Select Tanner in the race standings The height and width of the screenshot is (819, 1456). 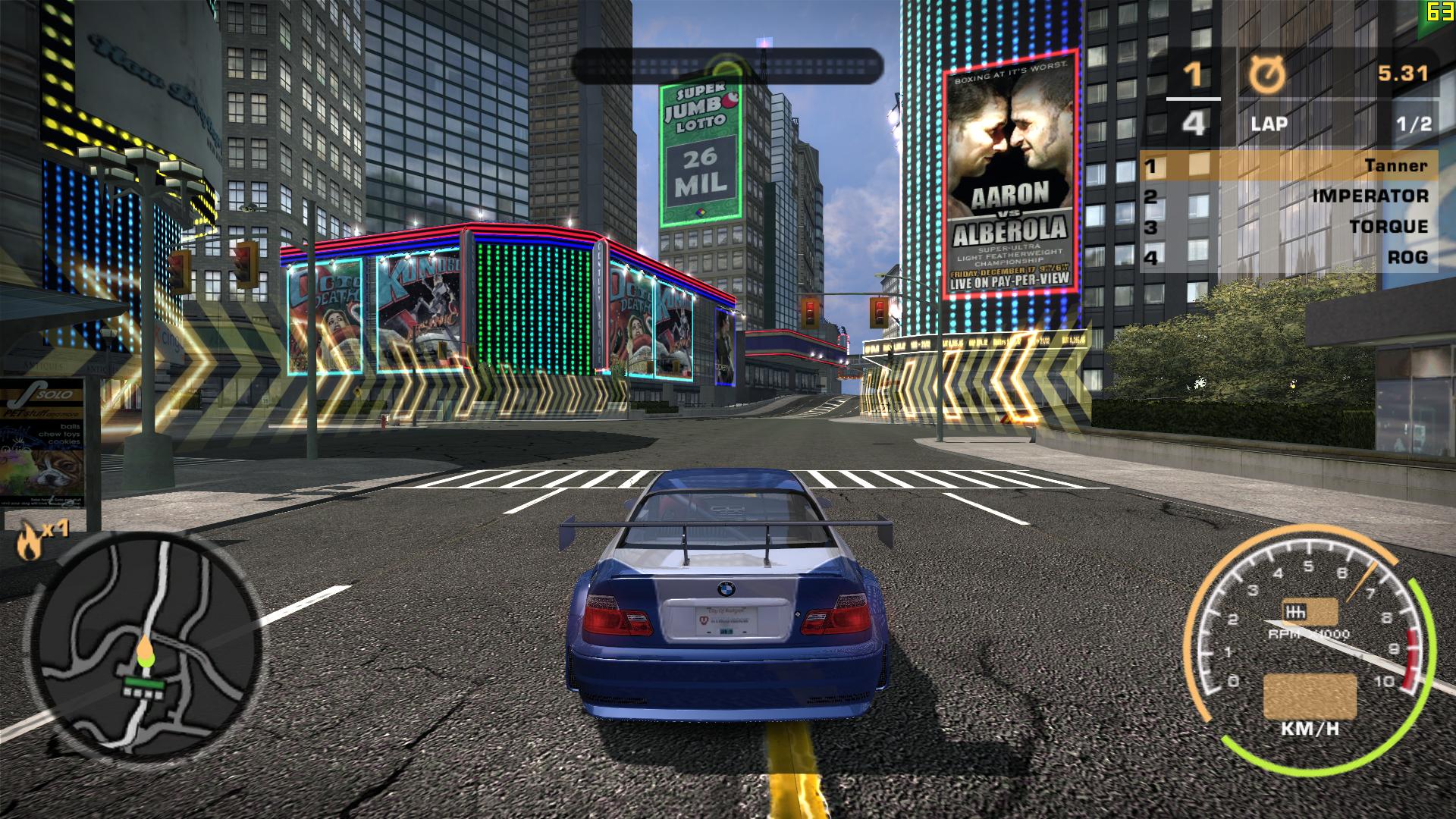tap(1288, 165)
